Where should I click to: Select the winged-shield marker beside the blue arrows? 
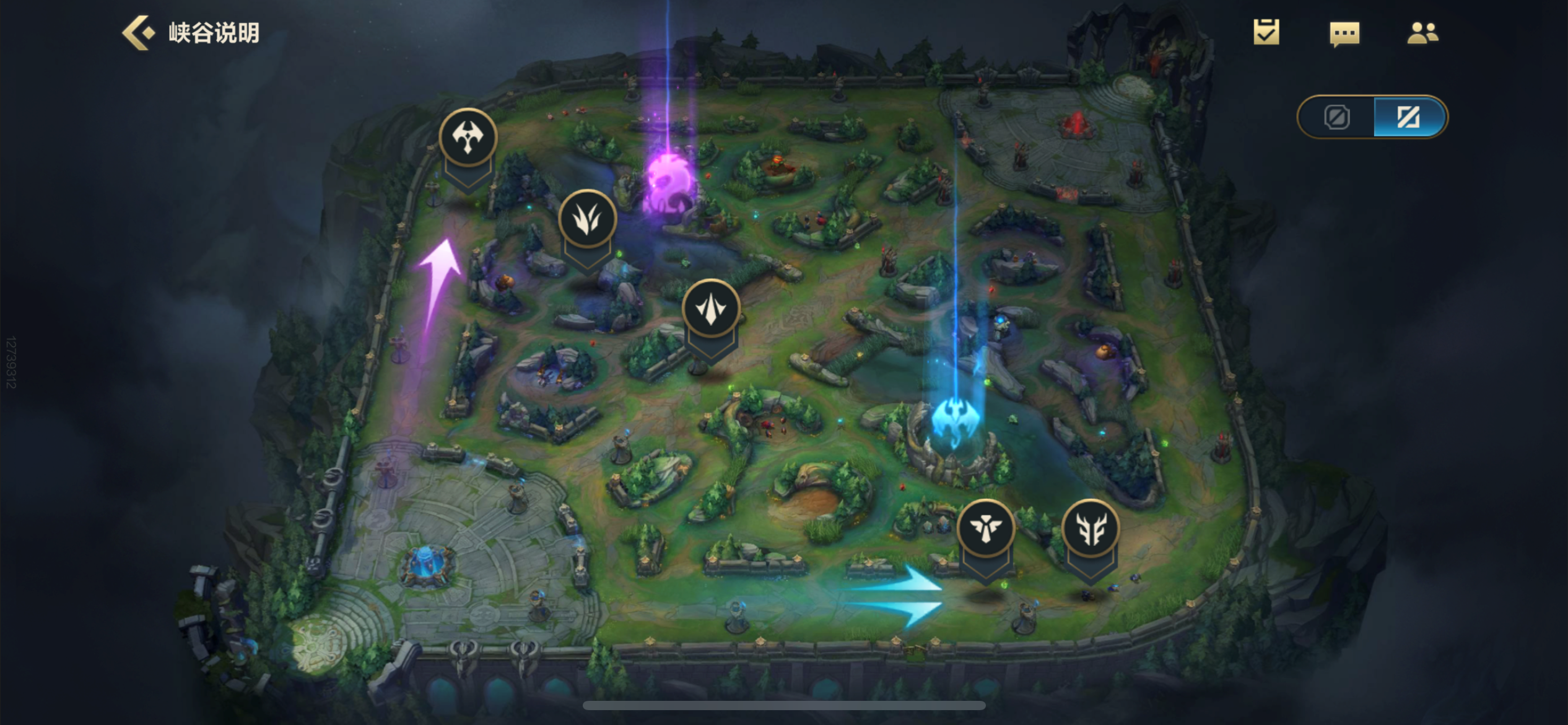(985, 529)
